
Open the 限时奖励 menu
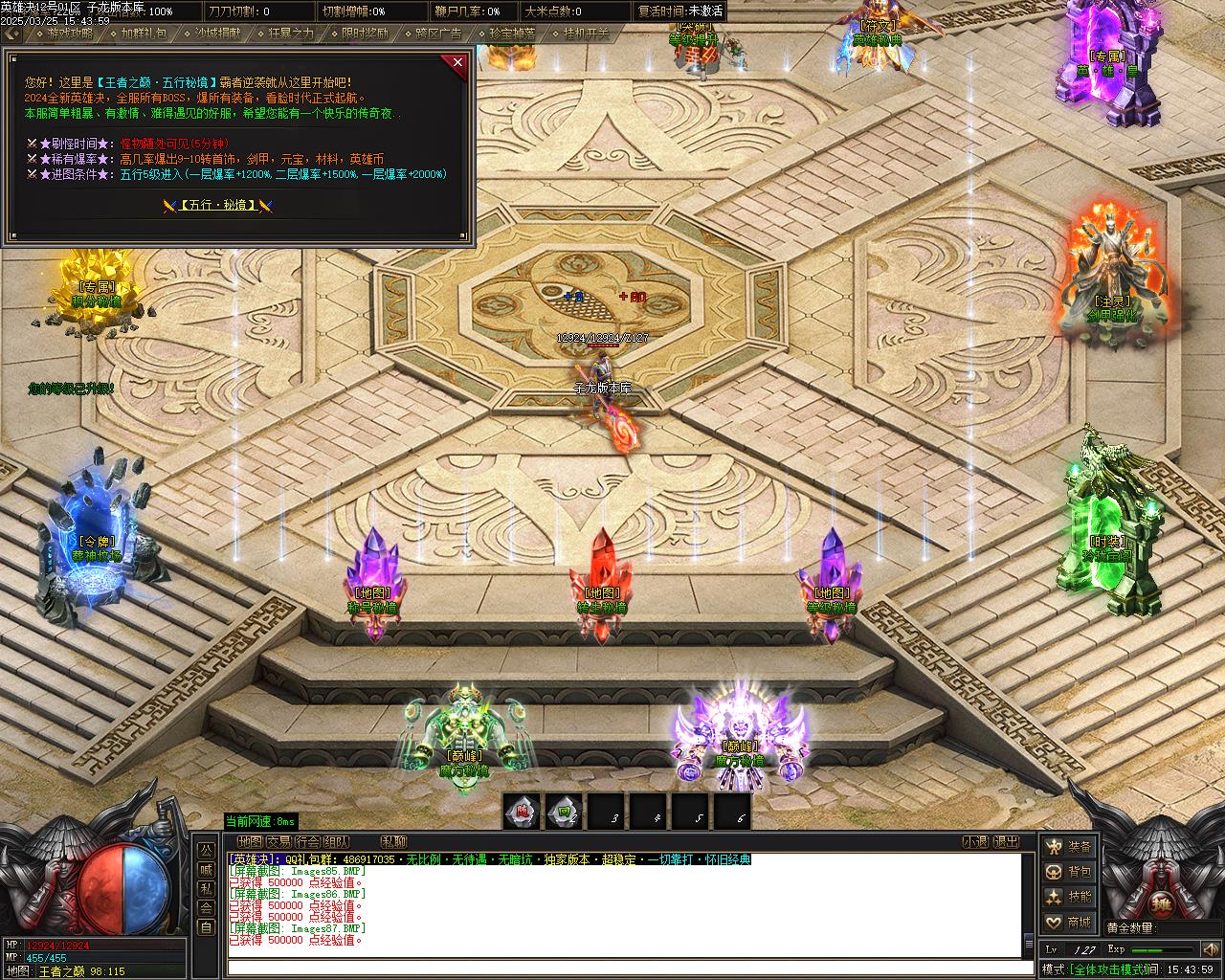click(365, 33)
